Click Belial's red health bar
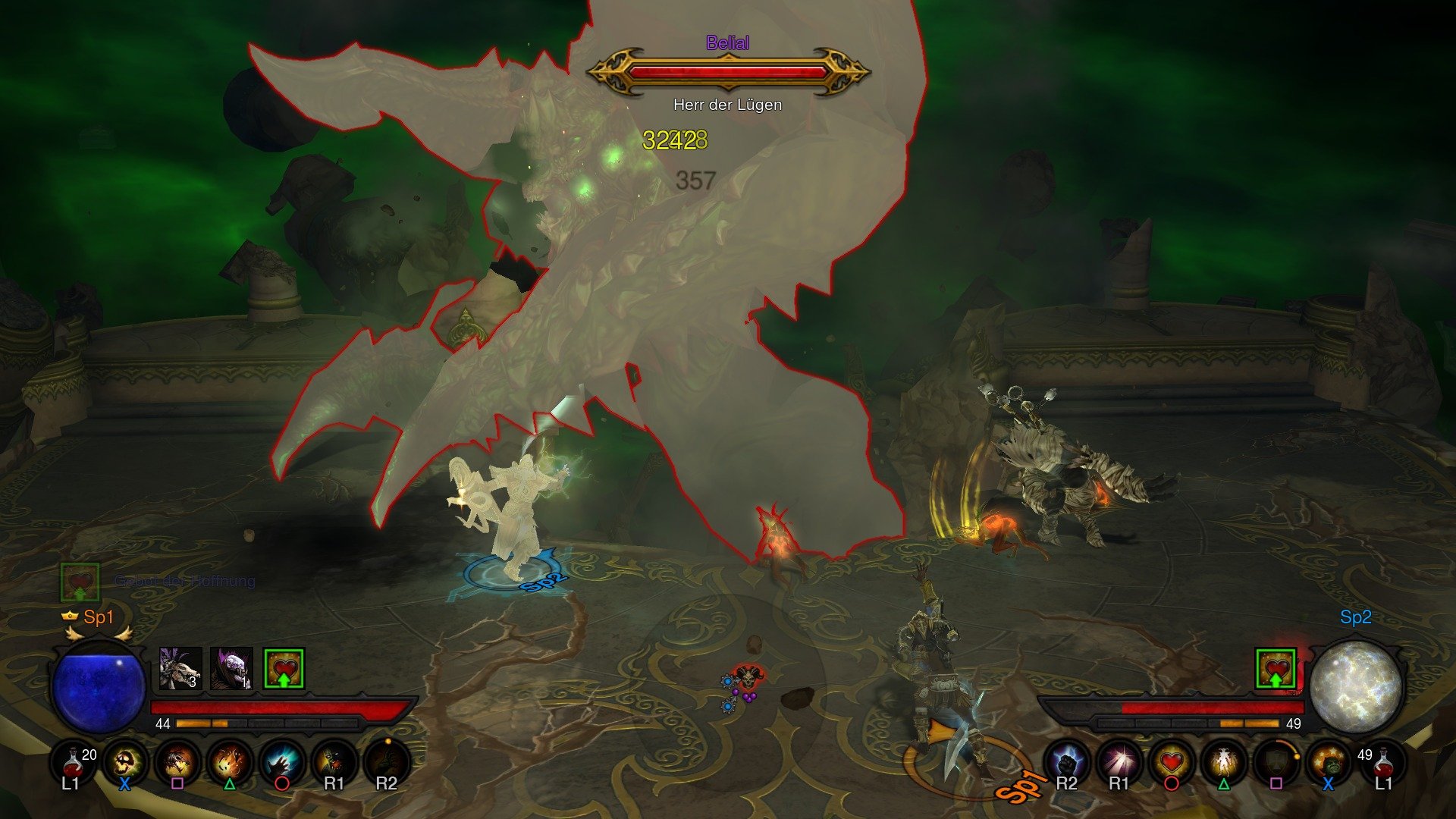This screenshot has width=1456, height=819. click(728, 72)
